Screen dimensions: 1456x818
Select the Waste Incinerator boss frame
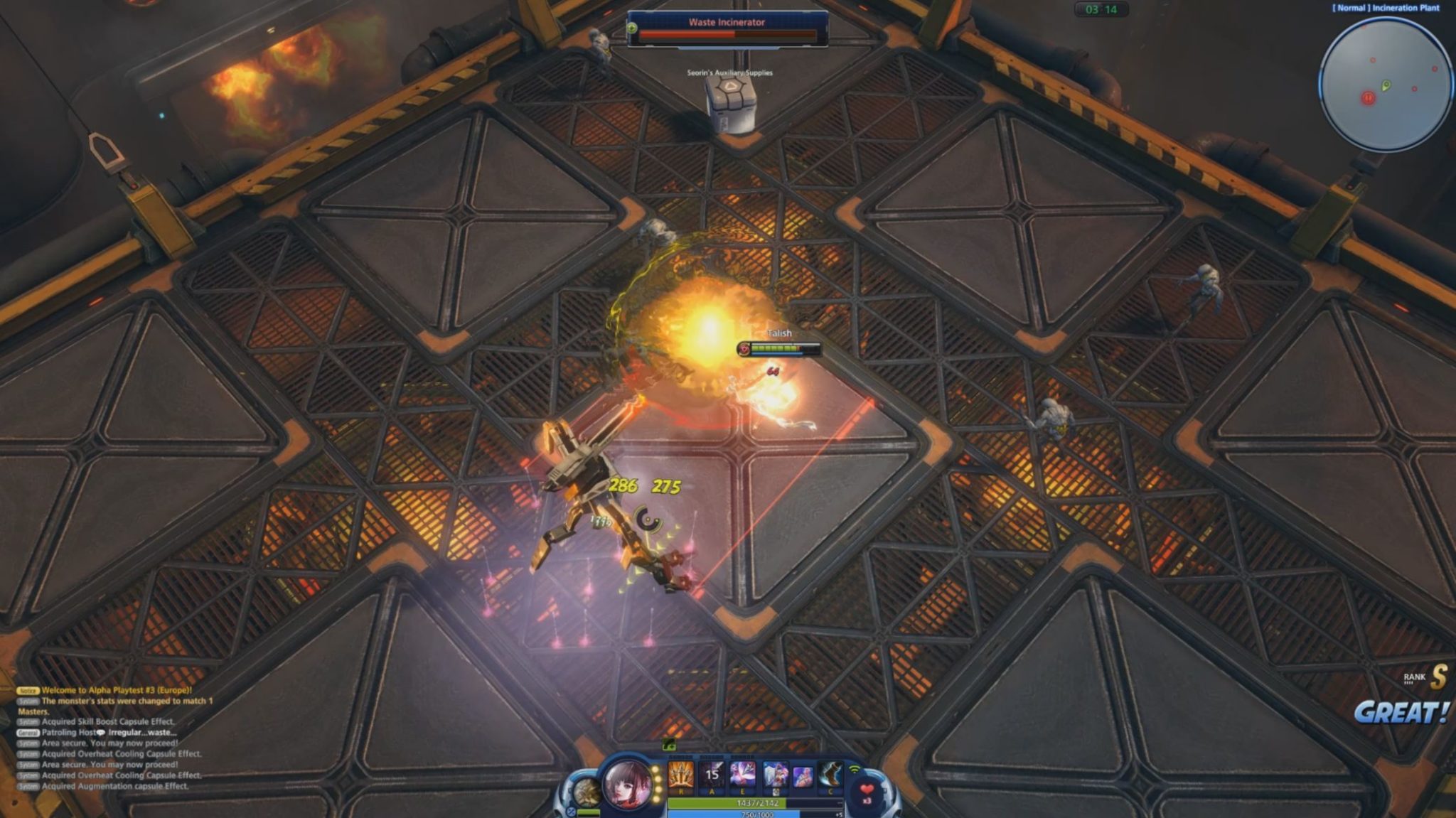727,29
